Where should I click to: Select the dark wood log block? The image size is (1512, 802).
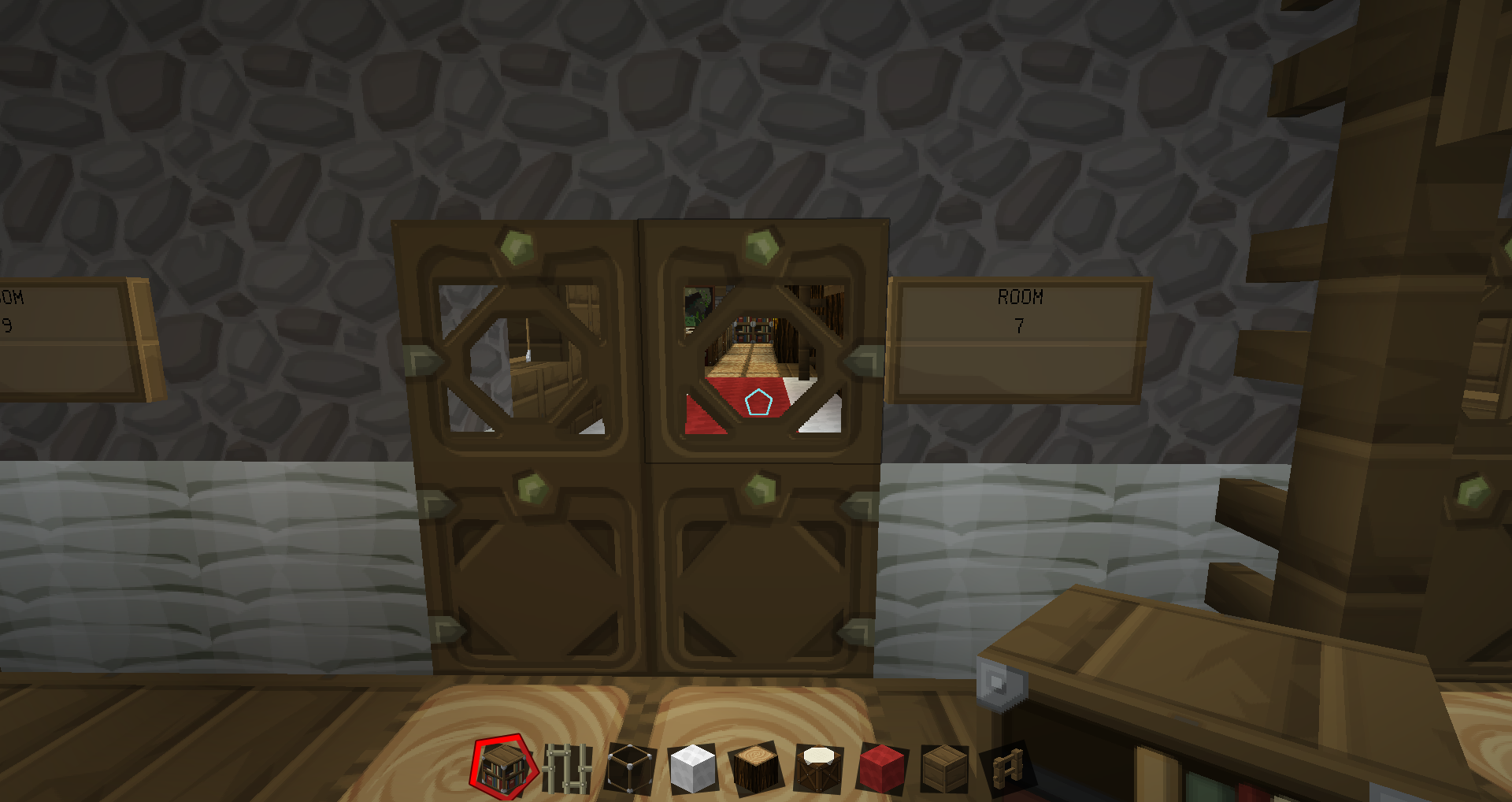click(756, 768)
